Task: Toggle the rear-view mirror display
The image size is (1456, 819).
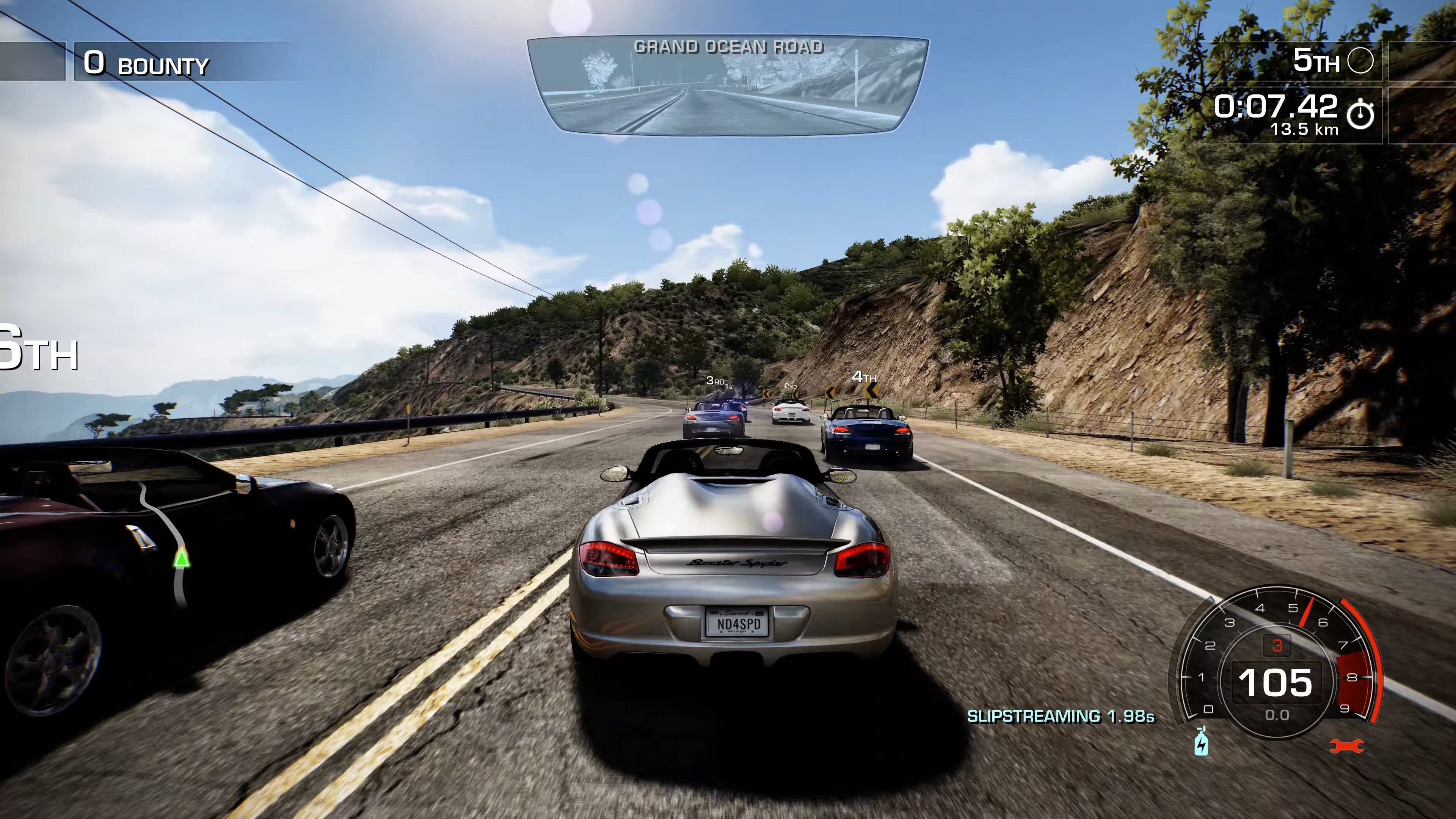Action: (x=728, y=85)
